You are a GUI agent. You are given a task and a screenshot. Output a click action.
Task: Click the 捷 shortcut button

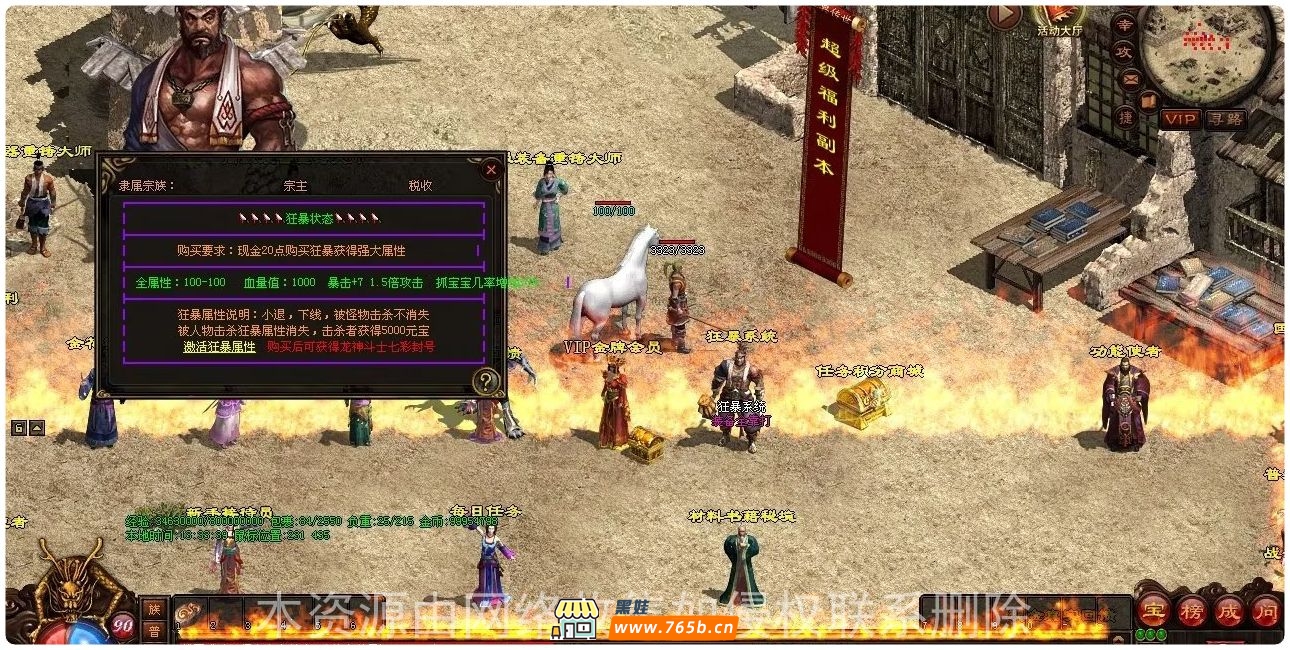(x=1125, y=117)
